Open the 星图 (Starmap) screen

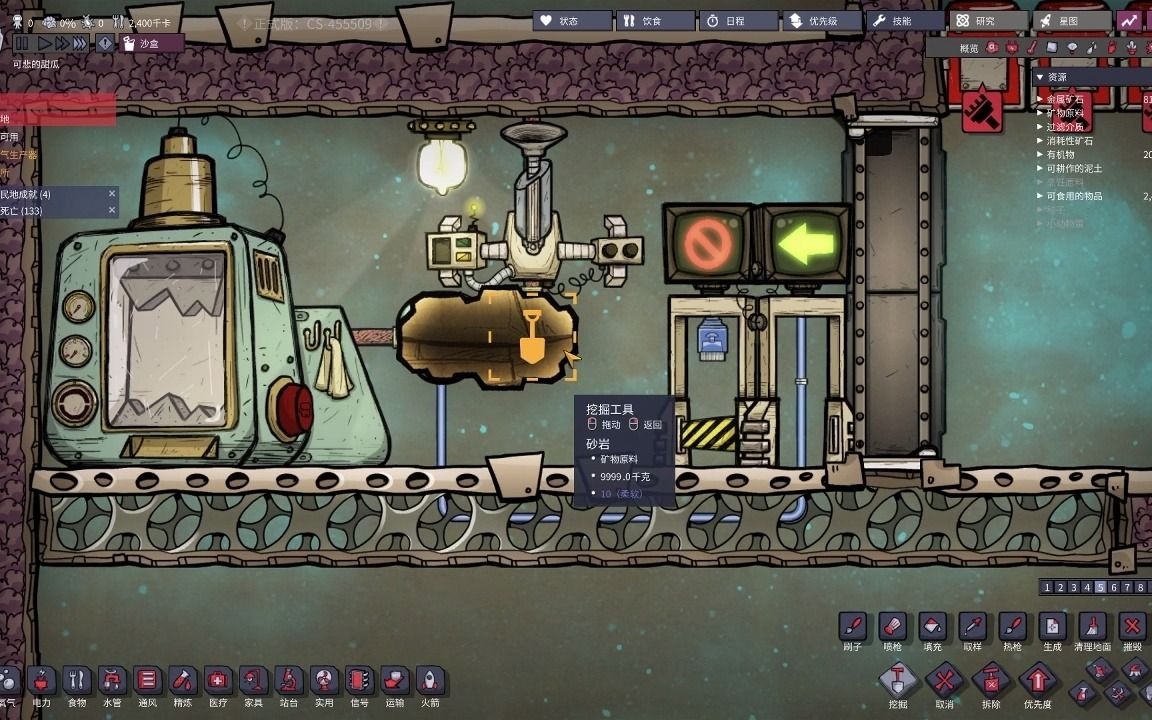(x=1072, y=21)
